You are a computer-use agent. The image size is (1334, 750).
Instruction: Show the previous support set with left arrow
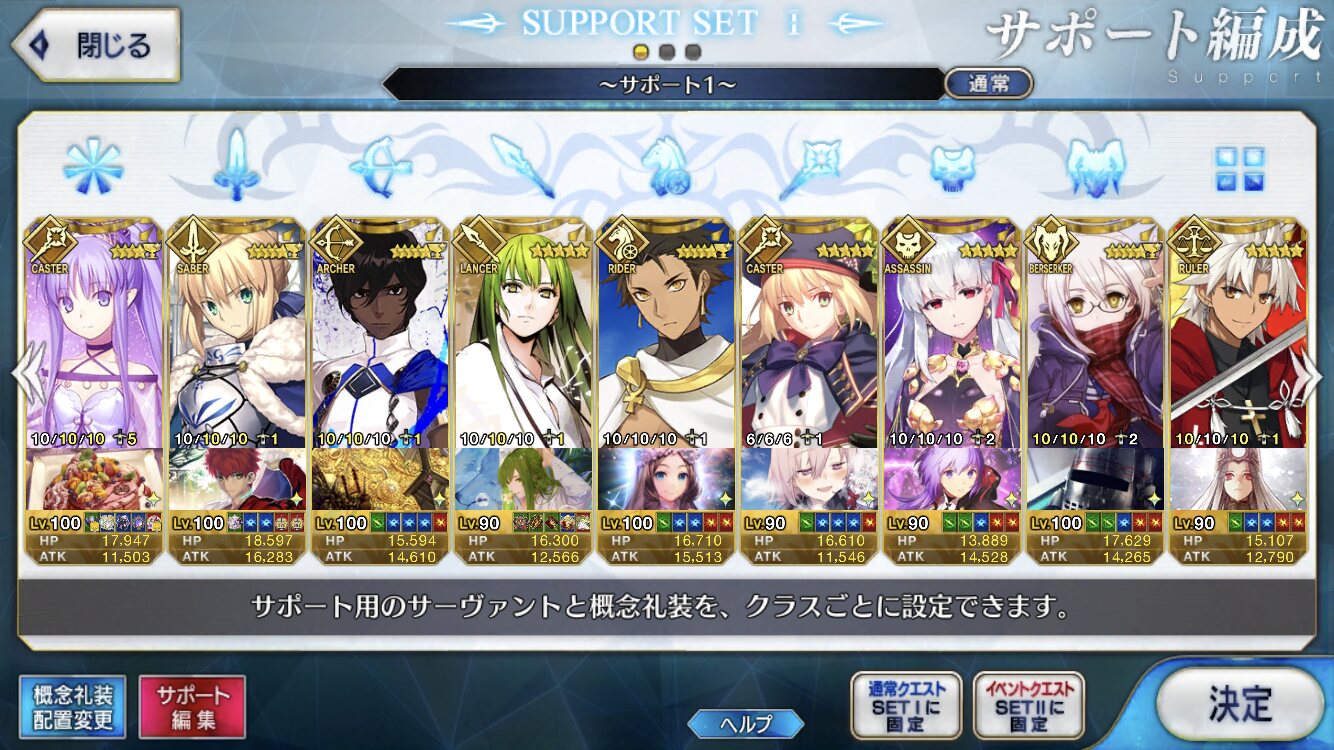20,375
